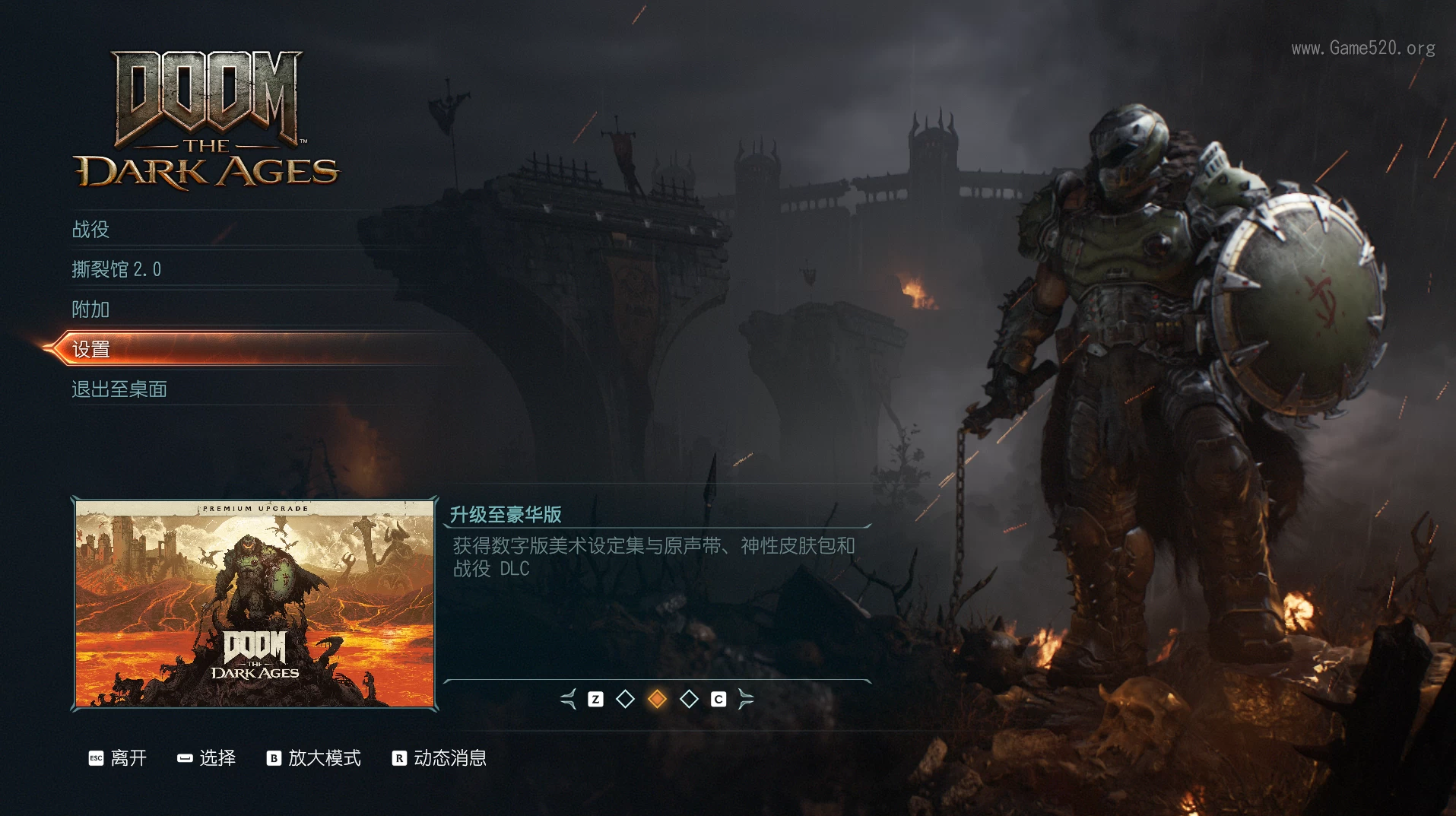
Task: Click the B 放大模式 key prompt icon
Action: click(x=274, y=757)
